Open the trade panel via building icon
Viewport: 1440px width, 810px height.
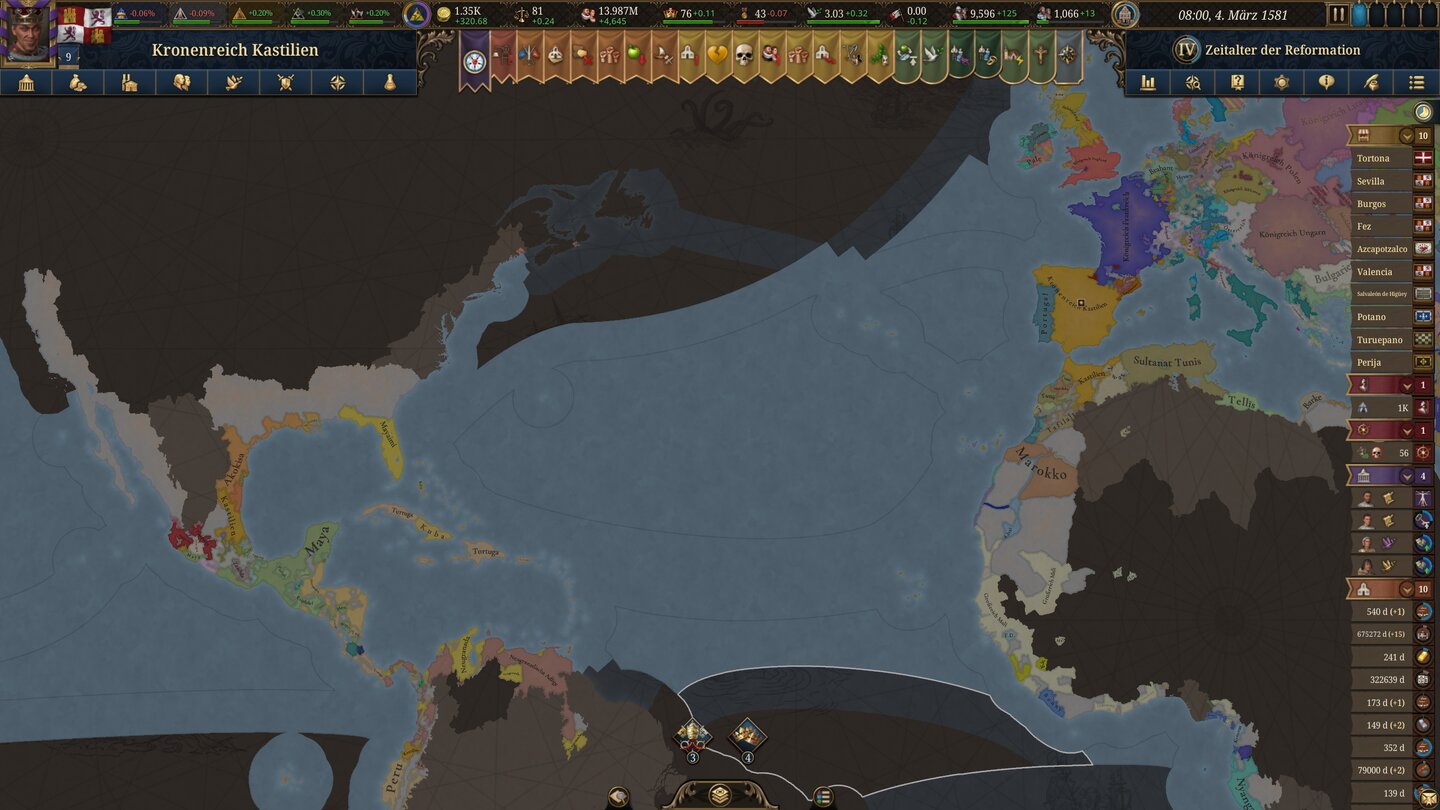point(128,82)
